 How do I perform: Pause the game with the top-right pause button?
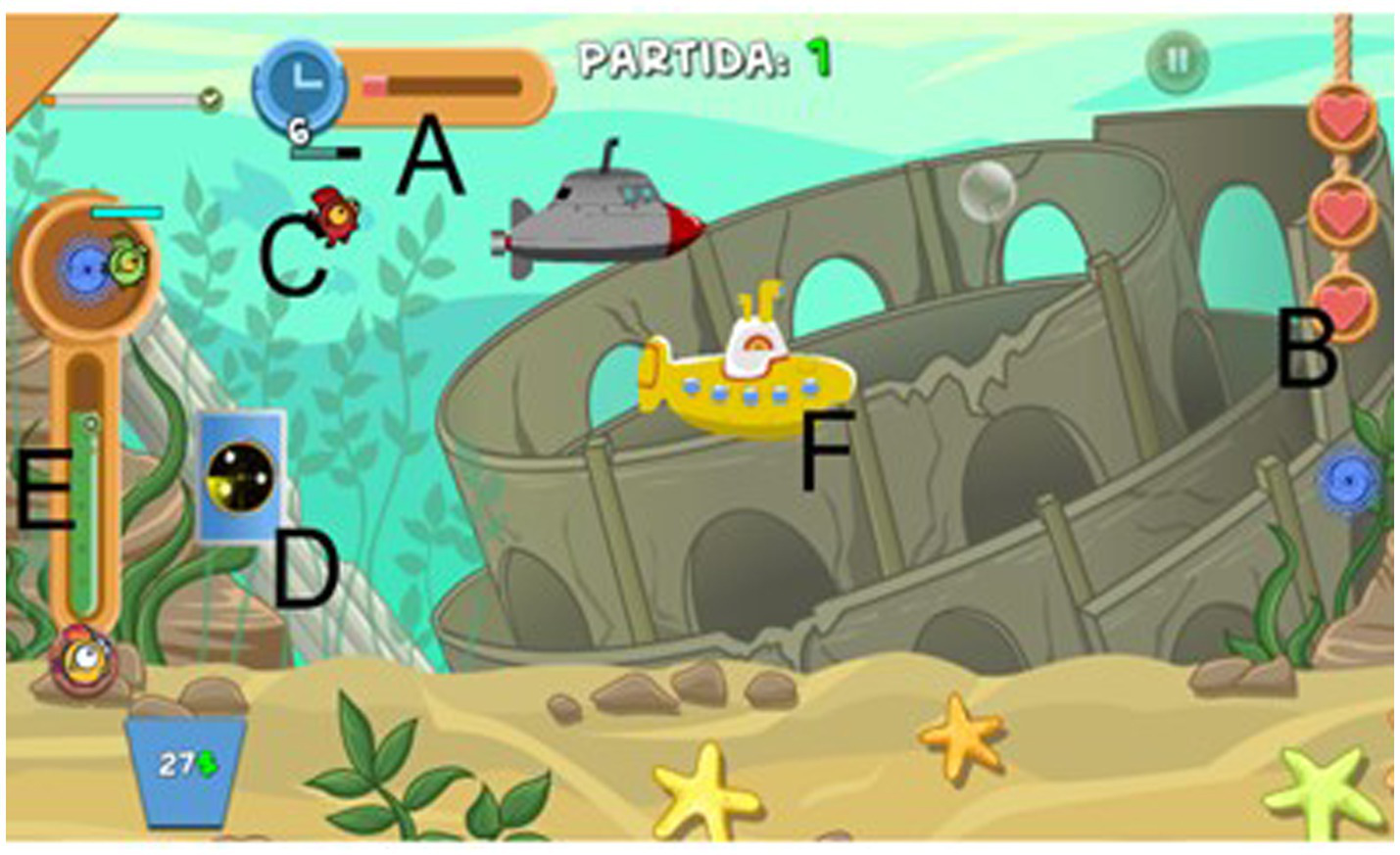pyautogui.click(x=1179, y=59)
